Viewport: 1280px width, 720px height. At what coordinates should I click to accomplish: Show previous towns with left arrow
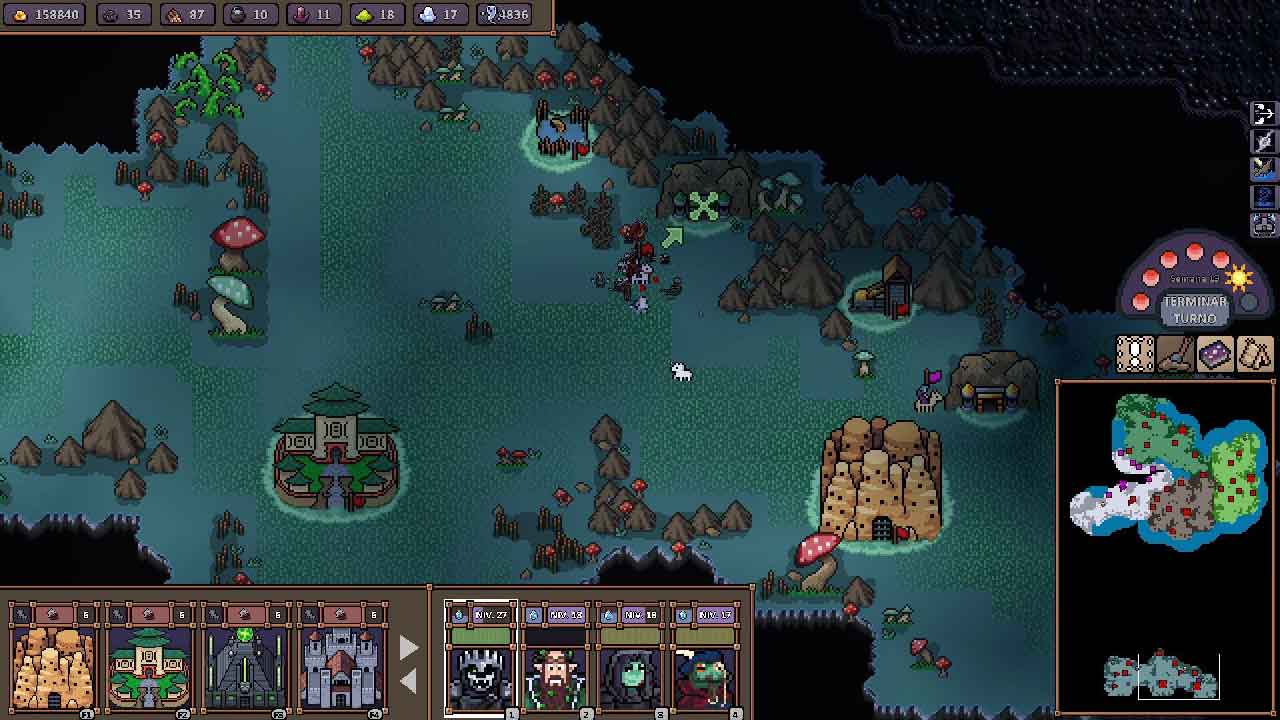tap(408, 681)
